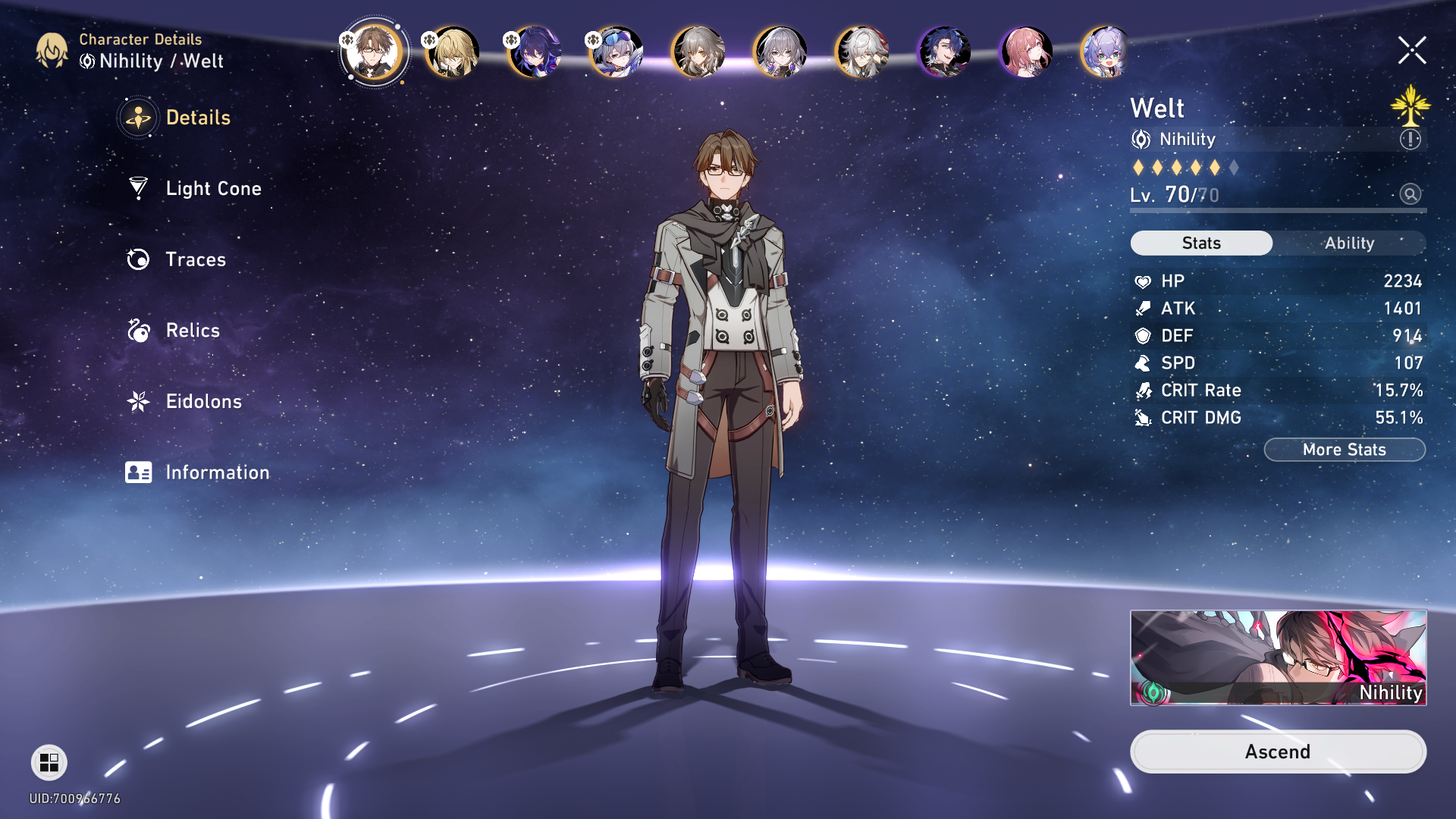The height and width of the screenshot is (819, 1456).
Task: Select the purple-haired character portrait
Action: coord(535,52)
